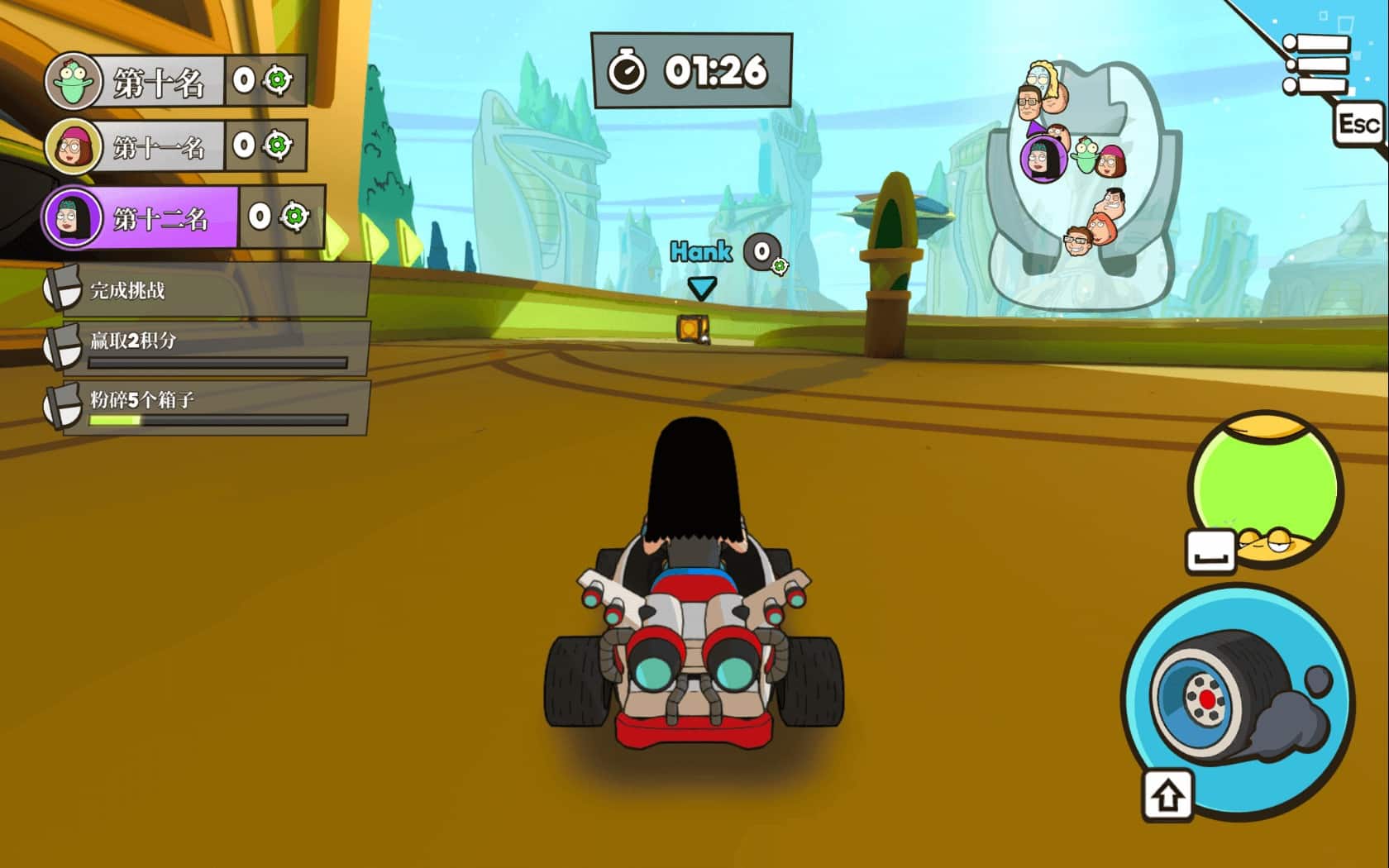Use the green tennis ball item

1265,487
